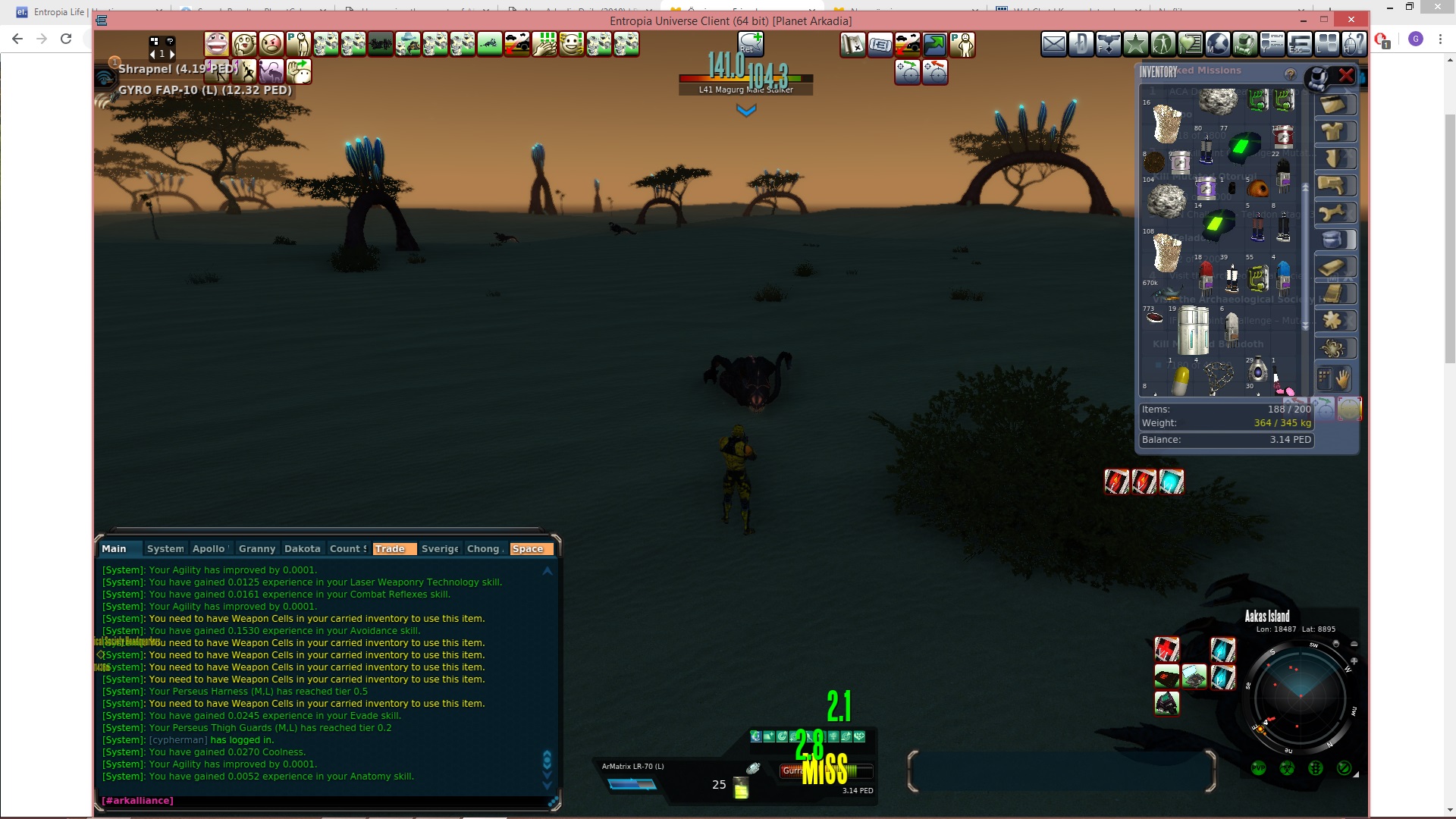Click the Inventory help question mark

point(1290,74)
